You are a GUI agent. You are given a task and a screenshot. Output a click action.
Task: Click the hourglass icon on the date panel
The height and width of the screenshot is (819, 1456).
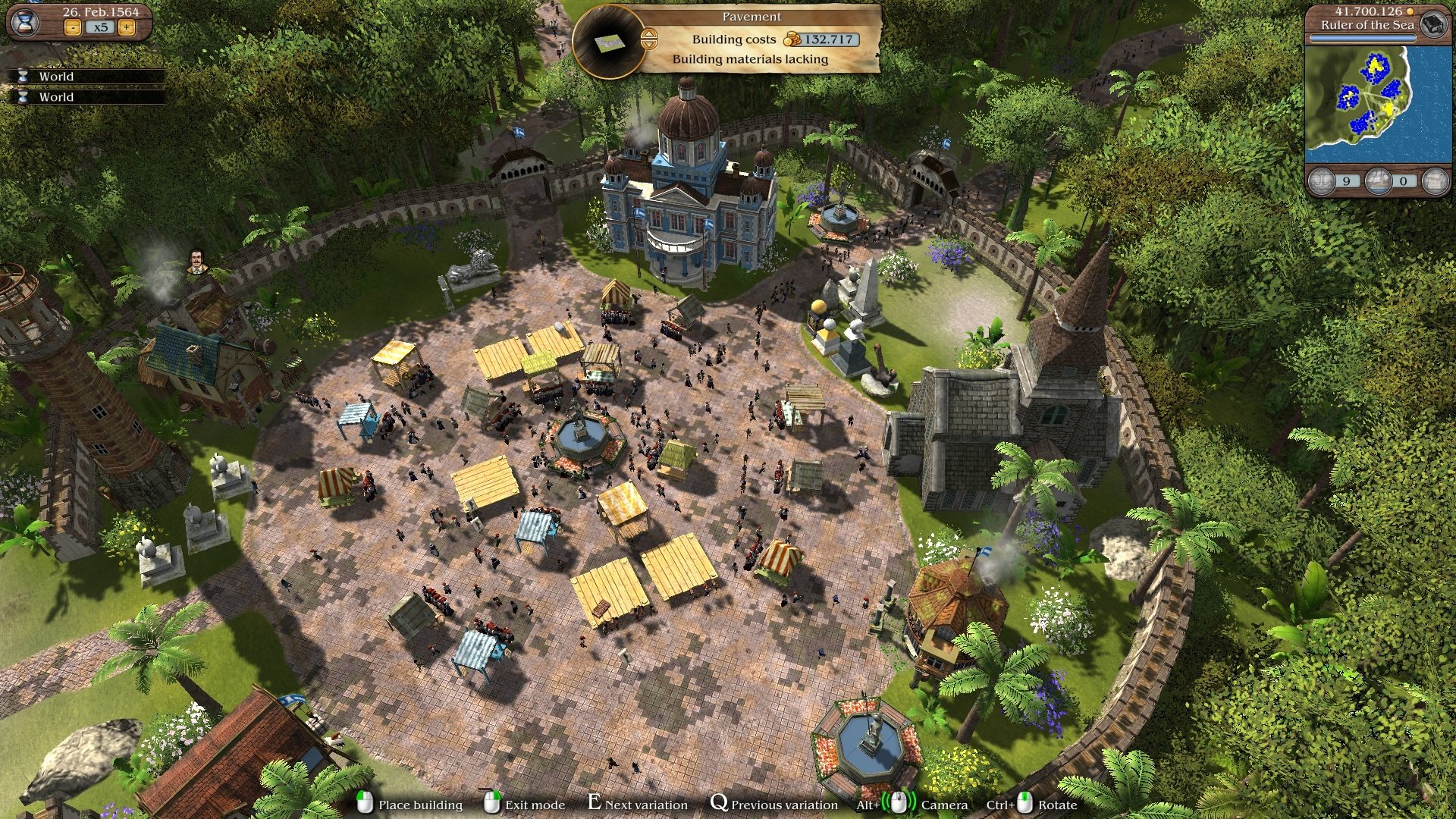point(24,24)
